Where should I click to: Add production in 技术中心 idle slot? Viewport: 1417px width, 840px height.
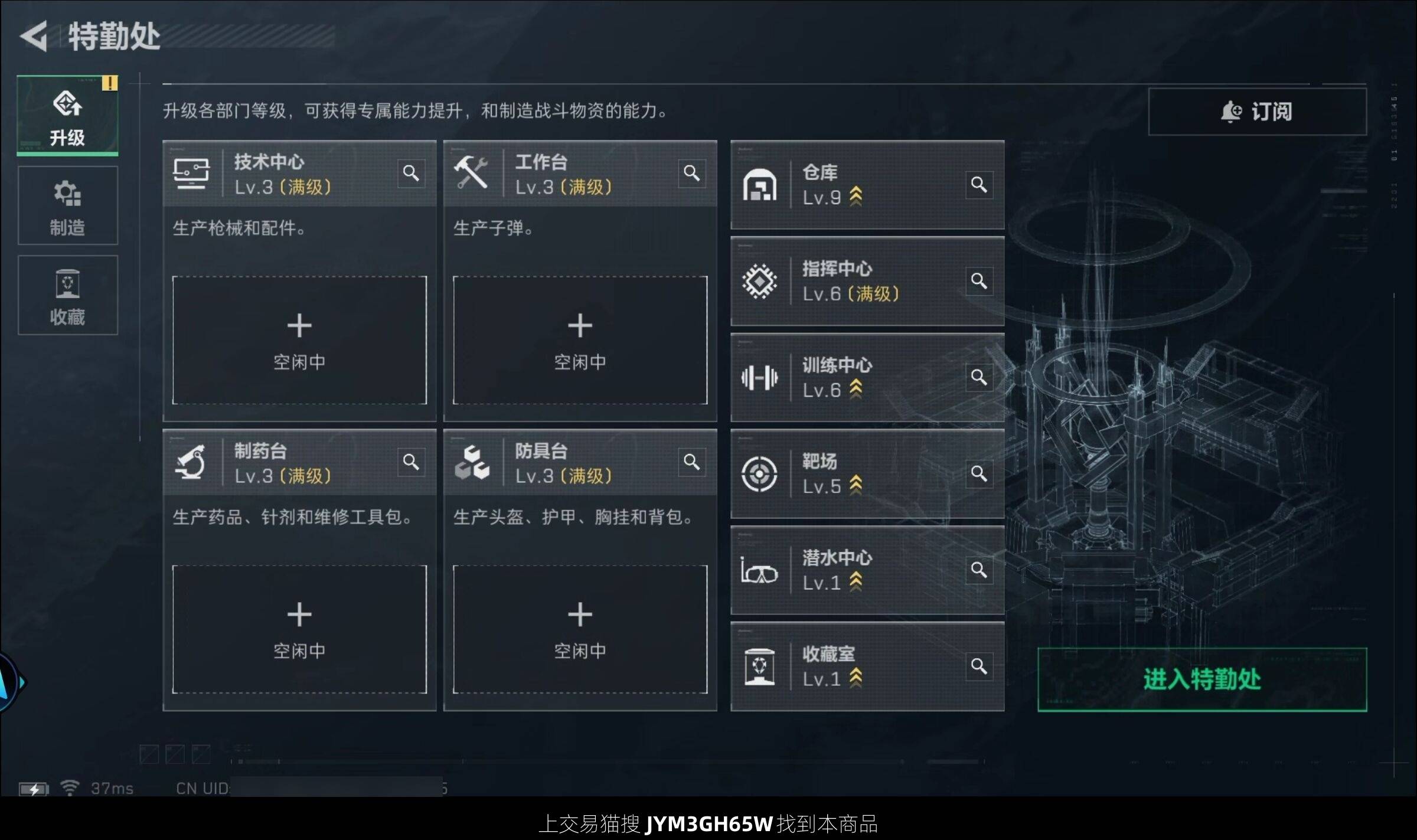(299, 340)
